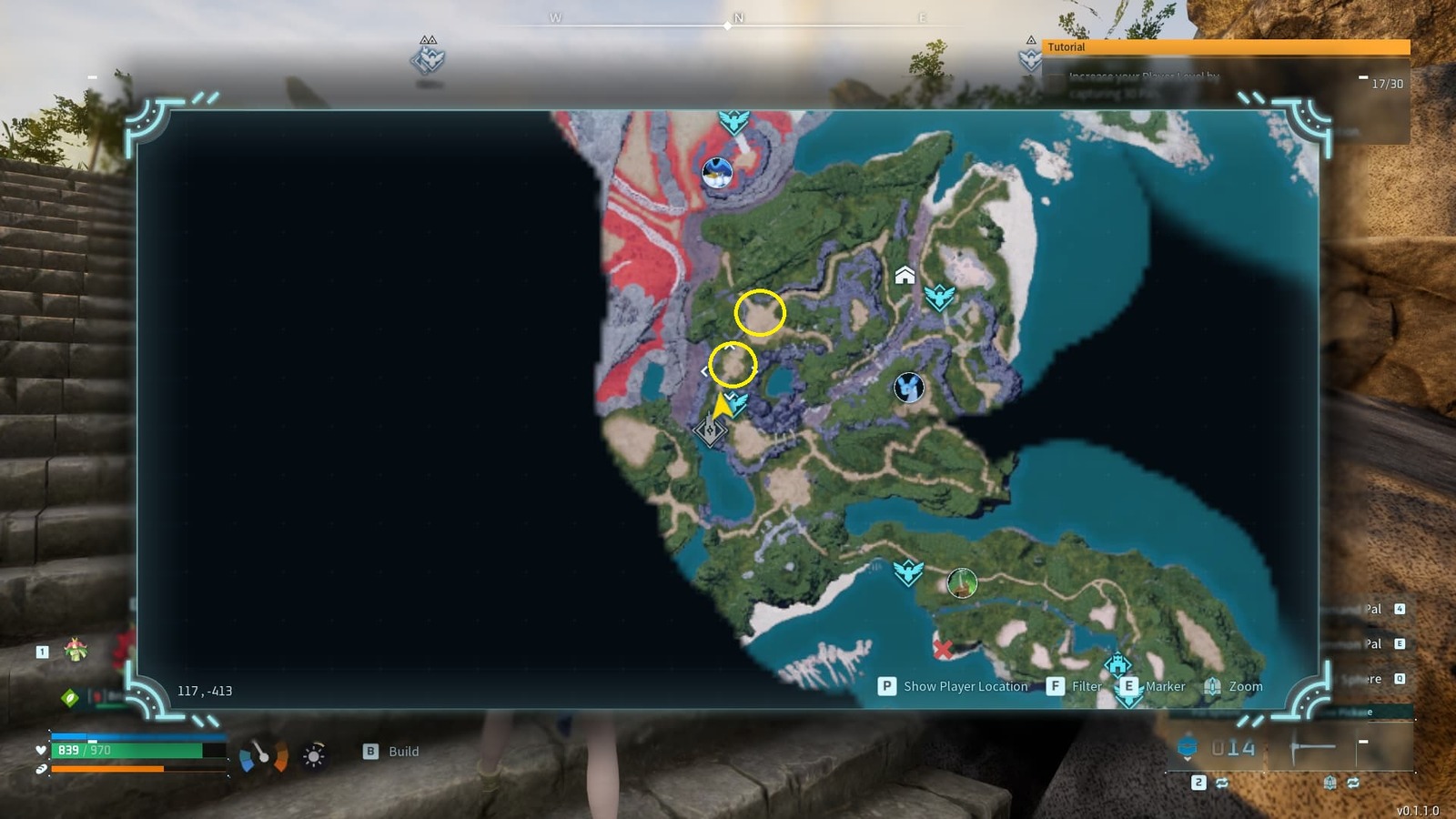The width and height of the screenshot is (1456, 819).
Task: Select the white home base marker
Action: [905, 275]
